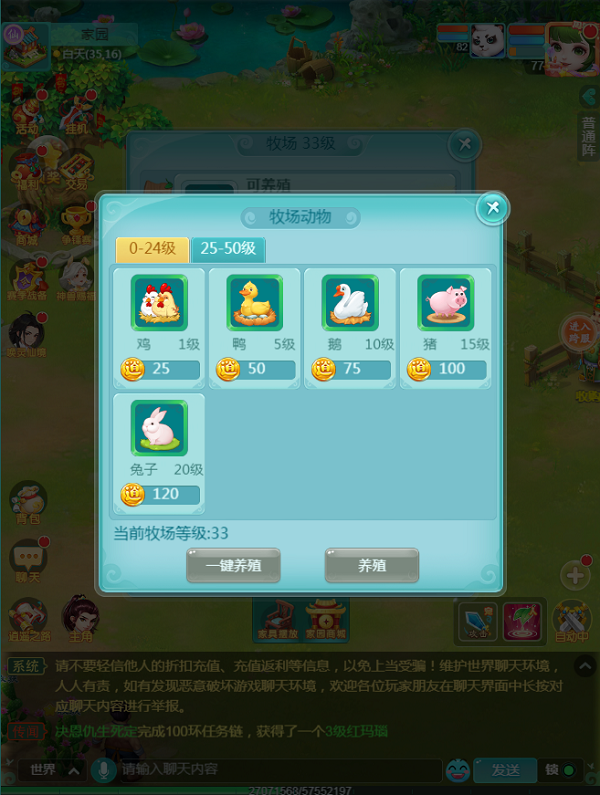Open the 聊天 chat icon

28,560
